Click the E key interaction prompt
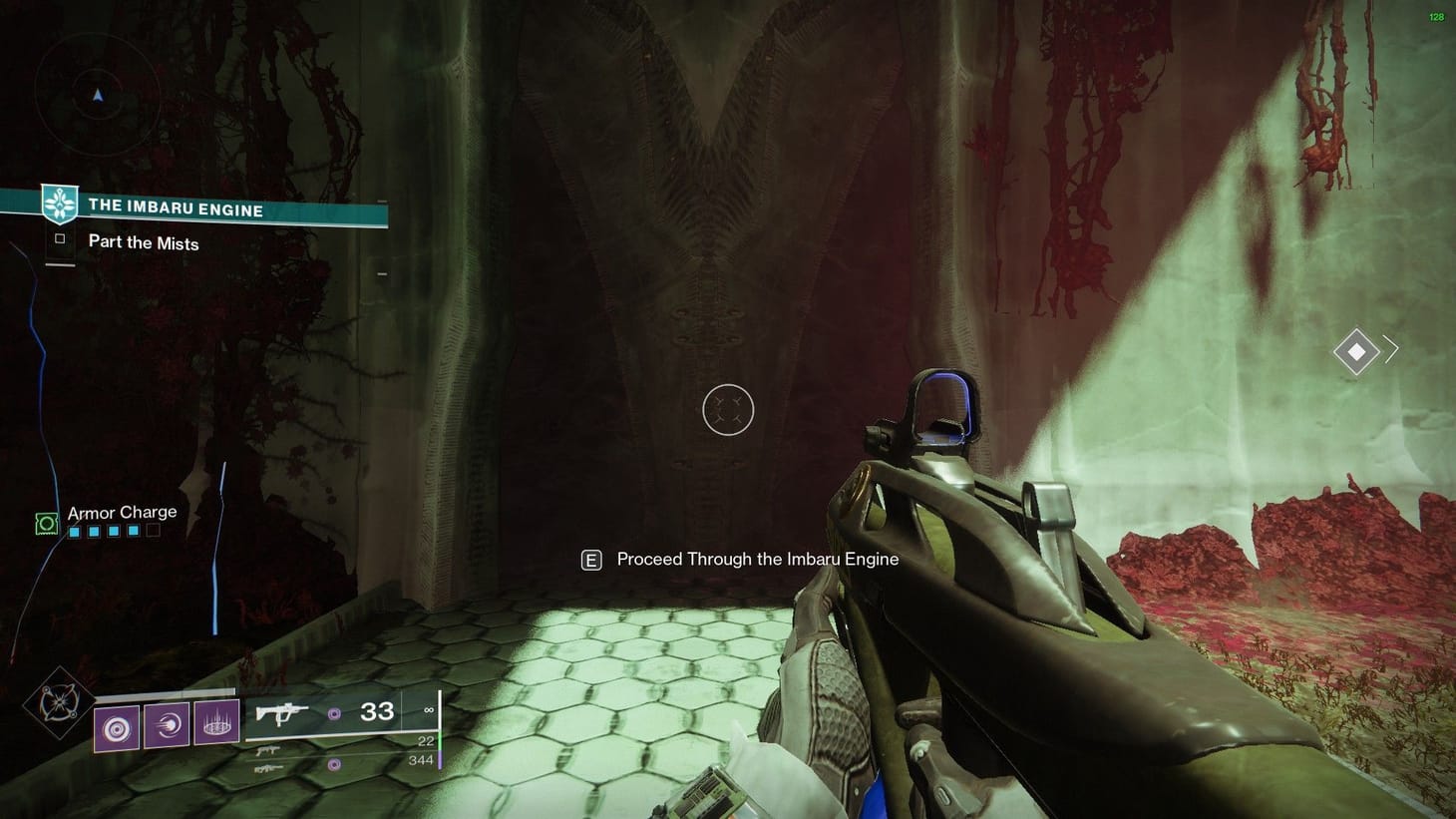Screen dimensions: 1456x819 tap(592, 560)
